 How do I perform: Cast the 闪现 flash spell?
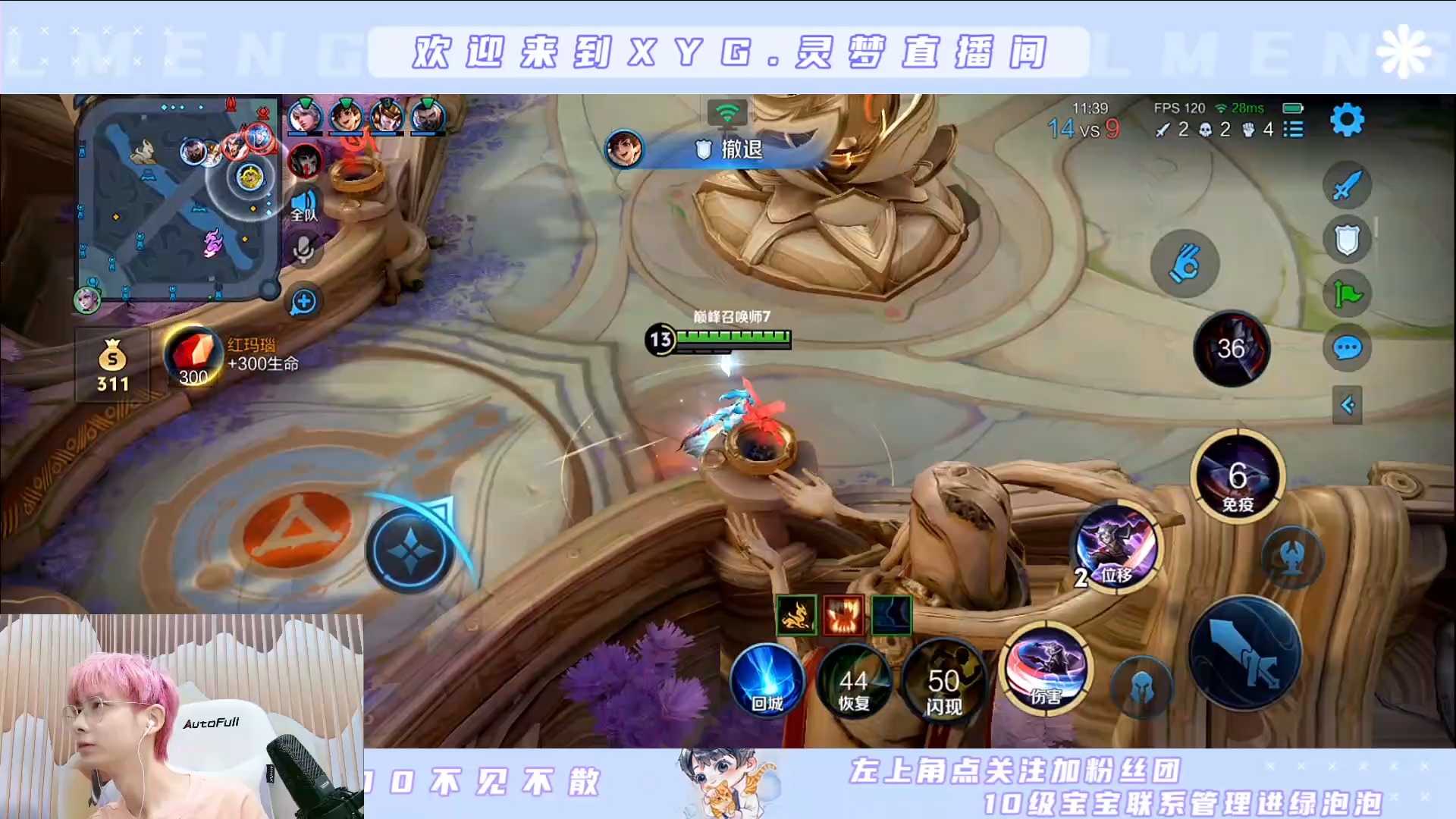coord(943,681)
